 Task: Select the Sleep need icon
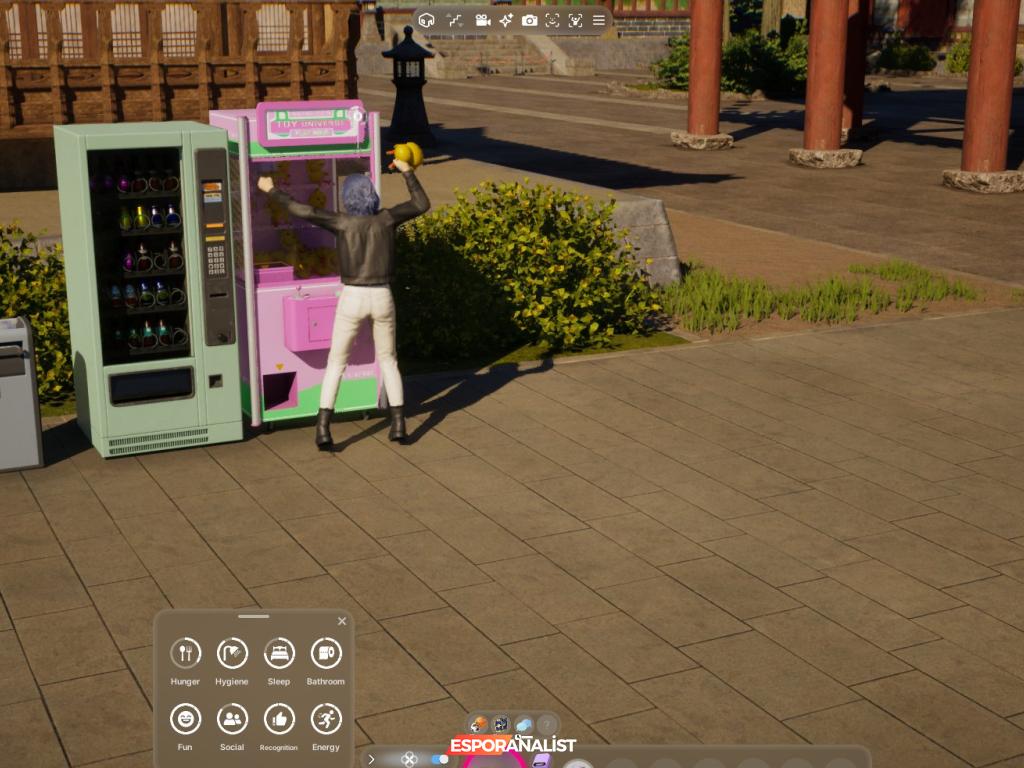point(279,654)
